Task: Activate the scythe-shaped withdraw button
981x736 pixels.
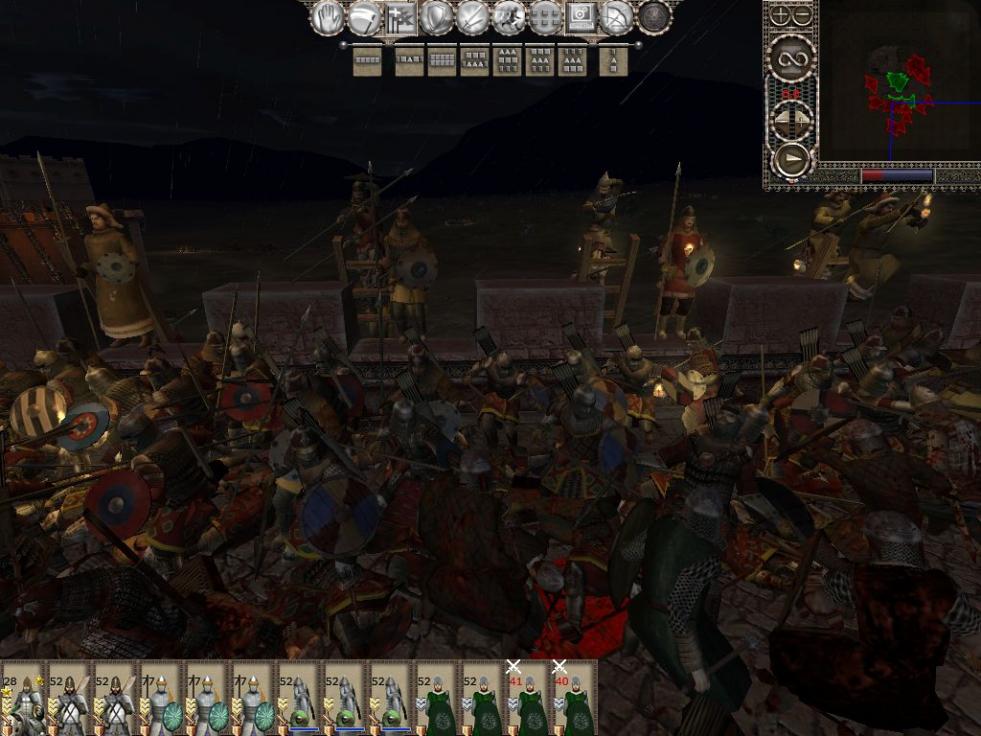Action: (364, 17)
